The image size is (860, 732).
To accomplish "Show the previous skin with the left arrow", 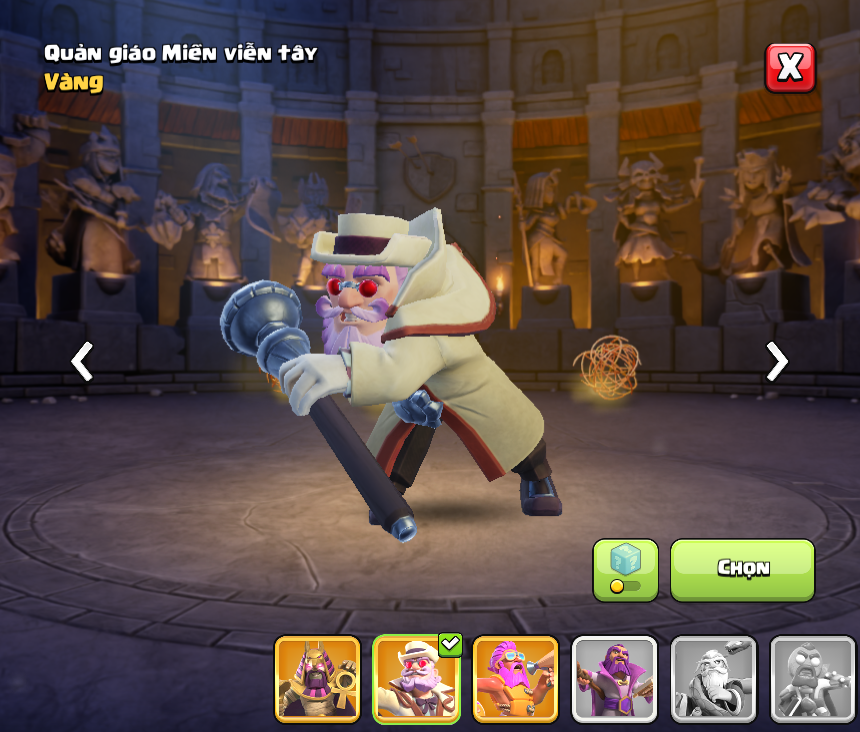I will point(82,361).
